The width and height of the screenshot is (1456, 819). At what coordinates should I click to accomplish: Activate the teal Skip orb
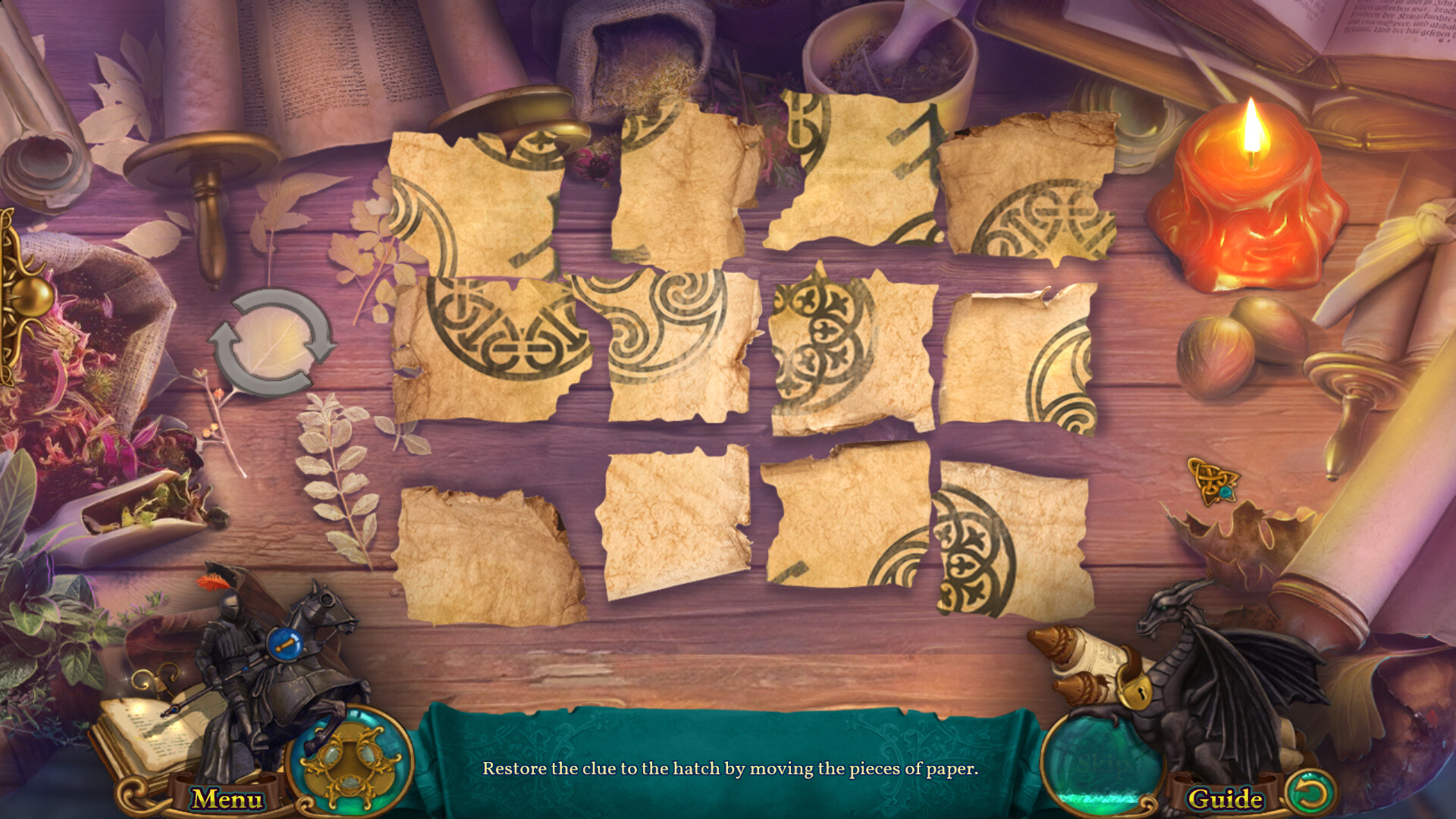tap(1101, 762)
